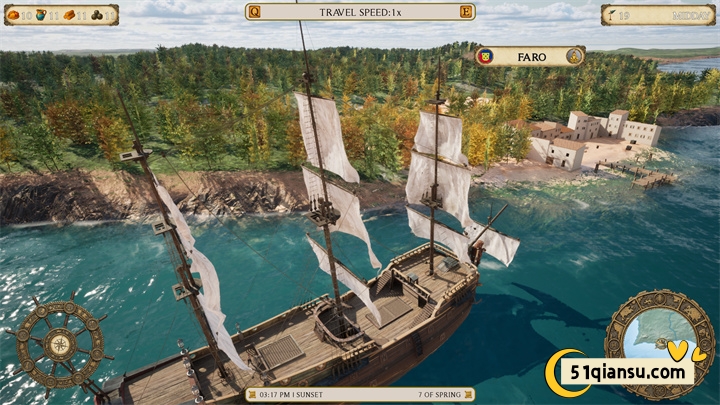The image size is (720, 405).
Task: Click the ship's wheel compass
Action: (59, 343)
